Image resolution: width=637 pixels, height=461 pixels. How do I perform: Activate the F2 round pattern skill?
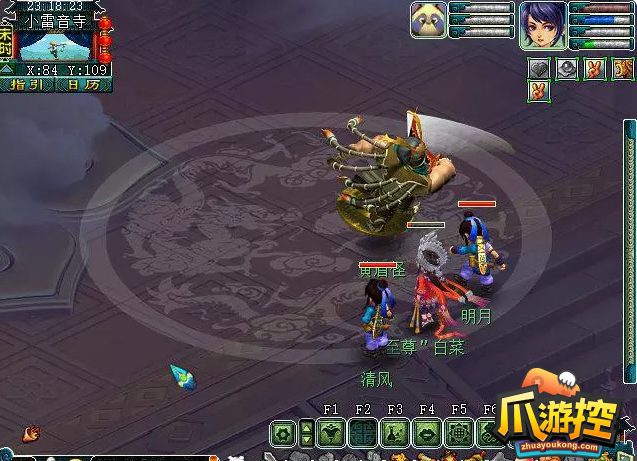tap(363, 433)
